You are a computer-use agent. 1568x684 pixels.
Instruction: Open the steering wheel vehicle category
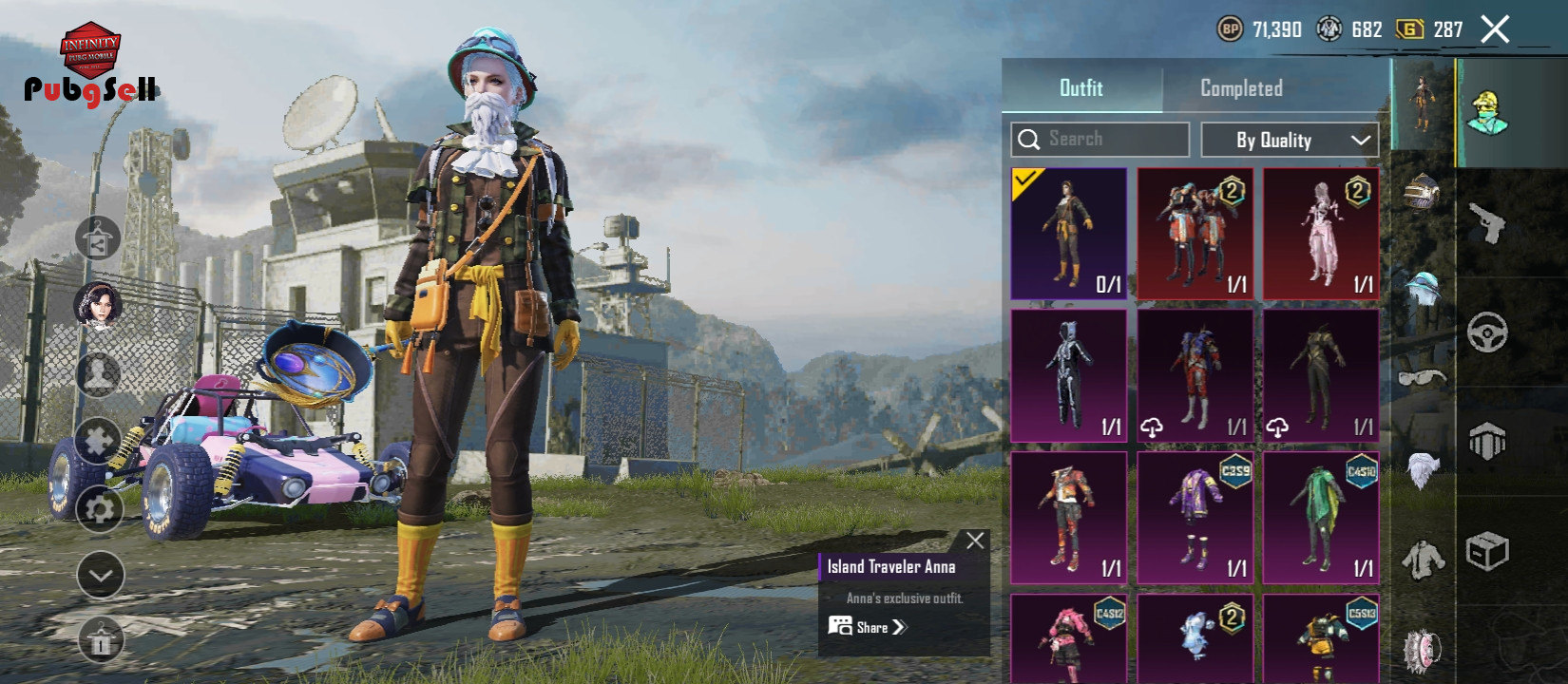[x=1487, y=332]
